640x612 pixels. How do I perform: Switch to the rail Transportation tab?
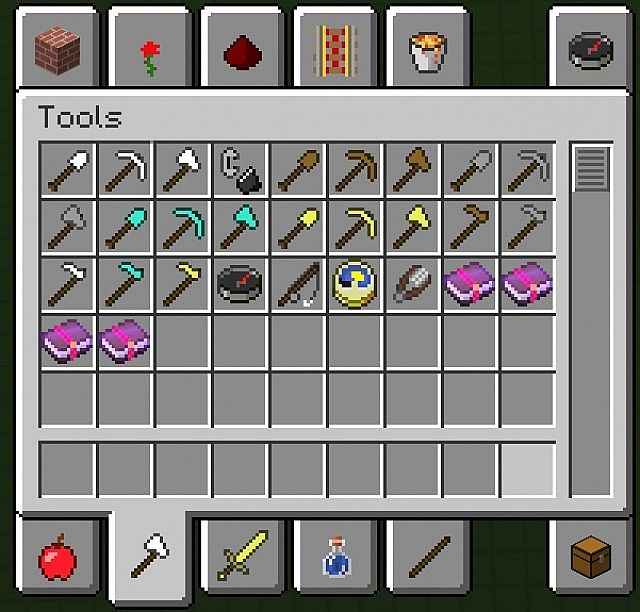333,50
